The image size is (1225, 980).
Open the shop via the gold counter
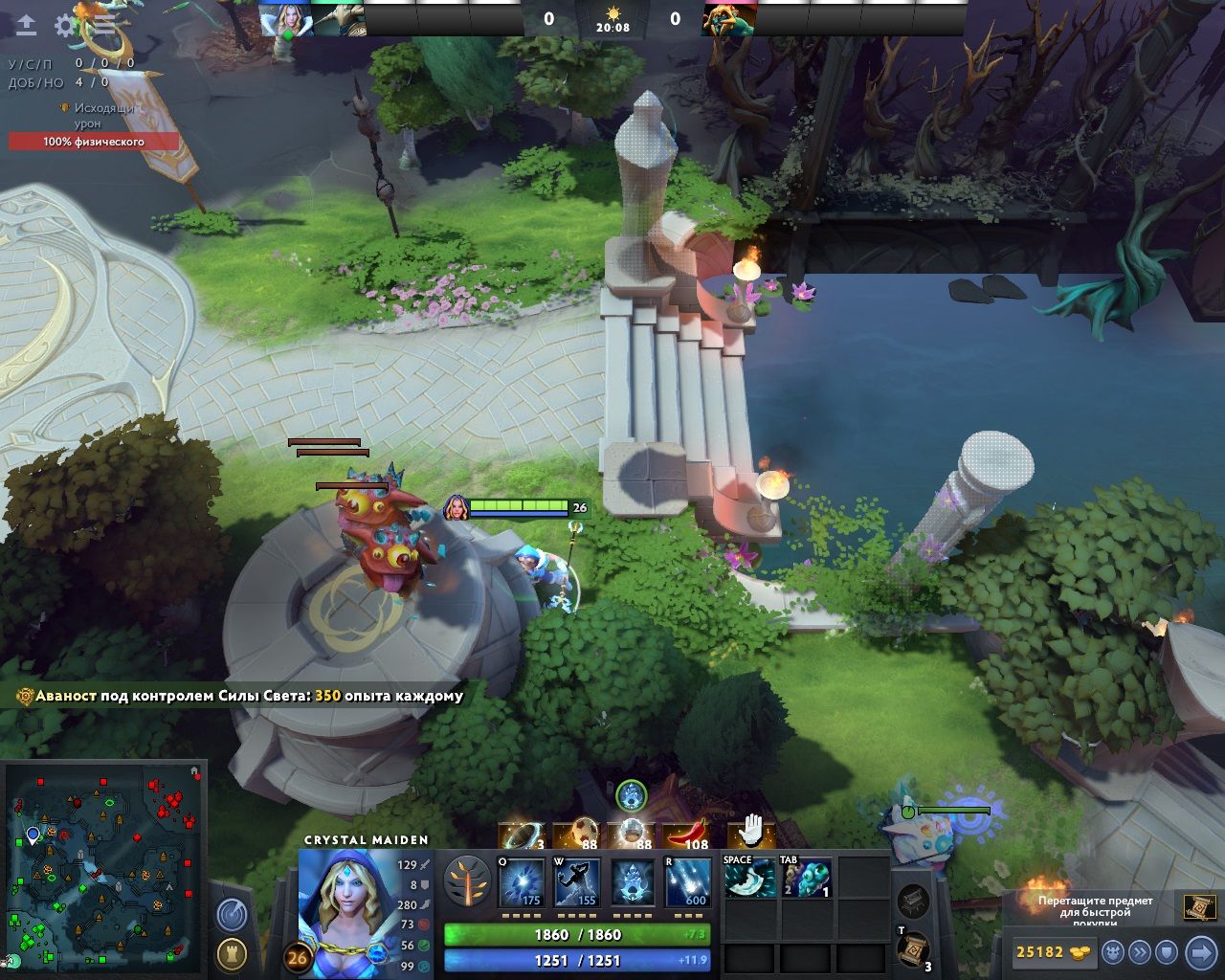coord(1053,952)
